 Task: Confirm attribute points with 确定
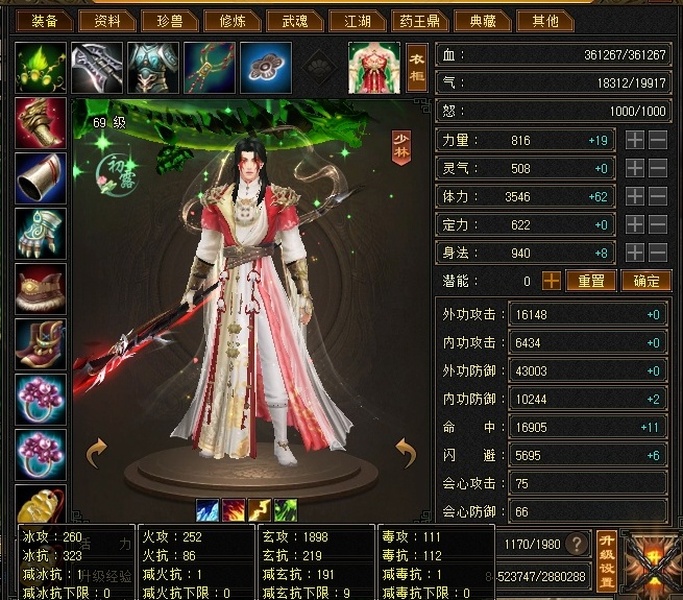[x=645, y=281]
